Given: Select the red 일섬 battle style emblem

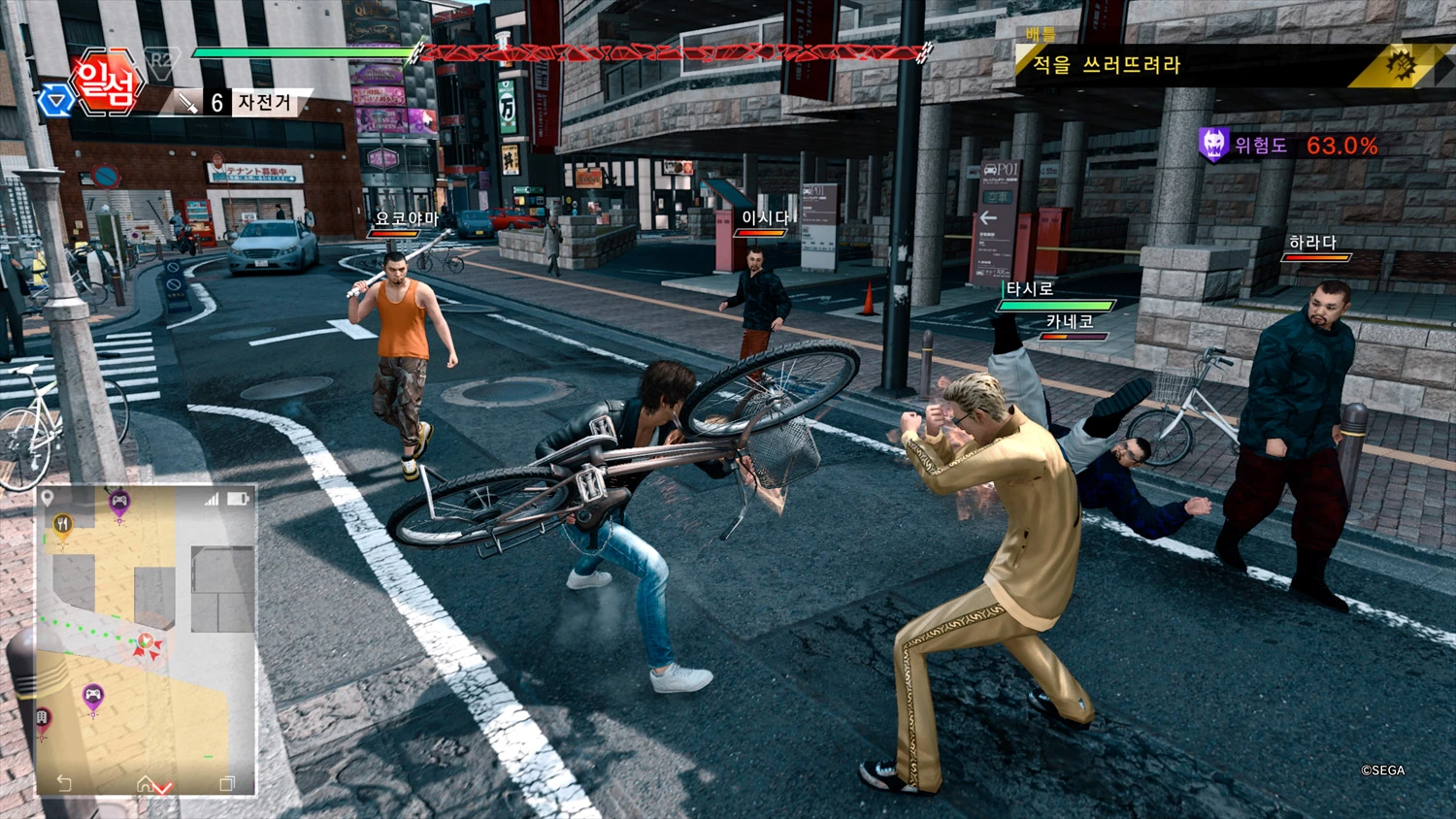Looking at the screenshot, I should click(x=106, y=82).
